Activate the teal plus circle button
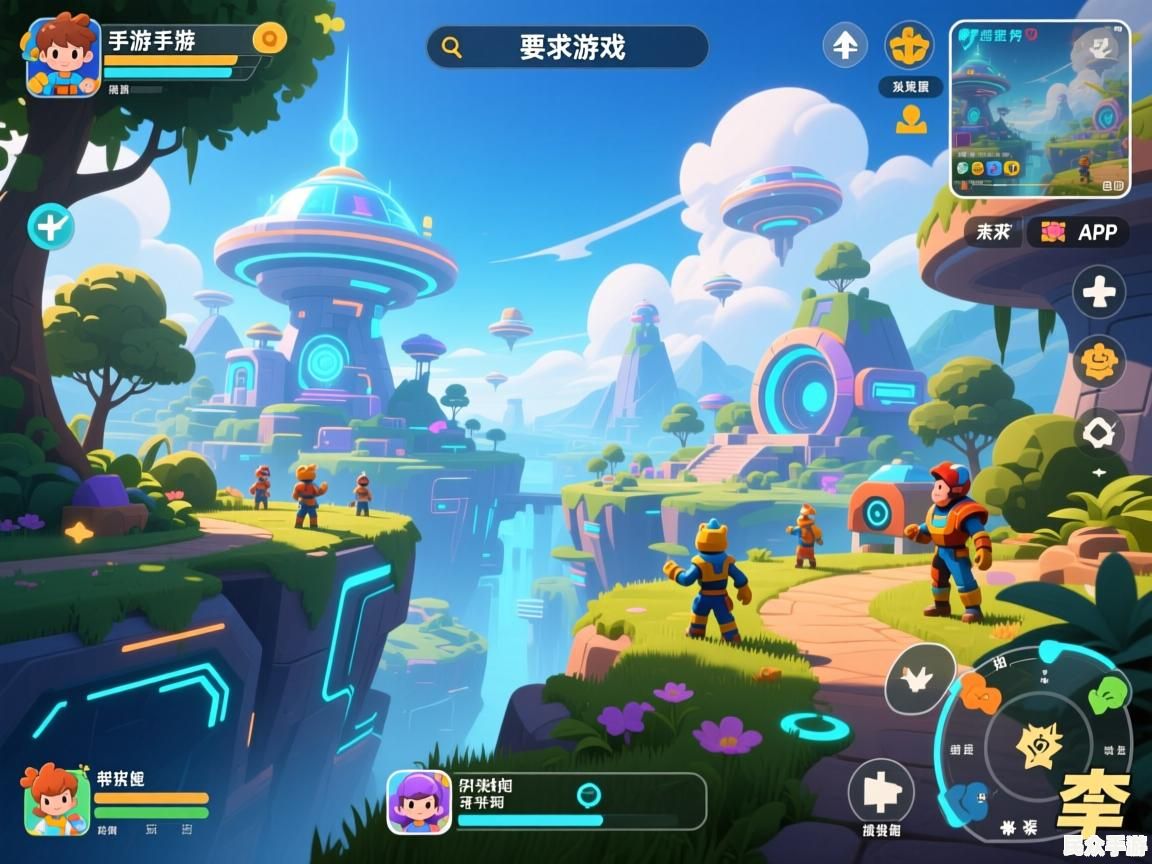Viewport: 1152px width, 864px height. (x=50, y=226)
